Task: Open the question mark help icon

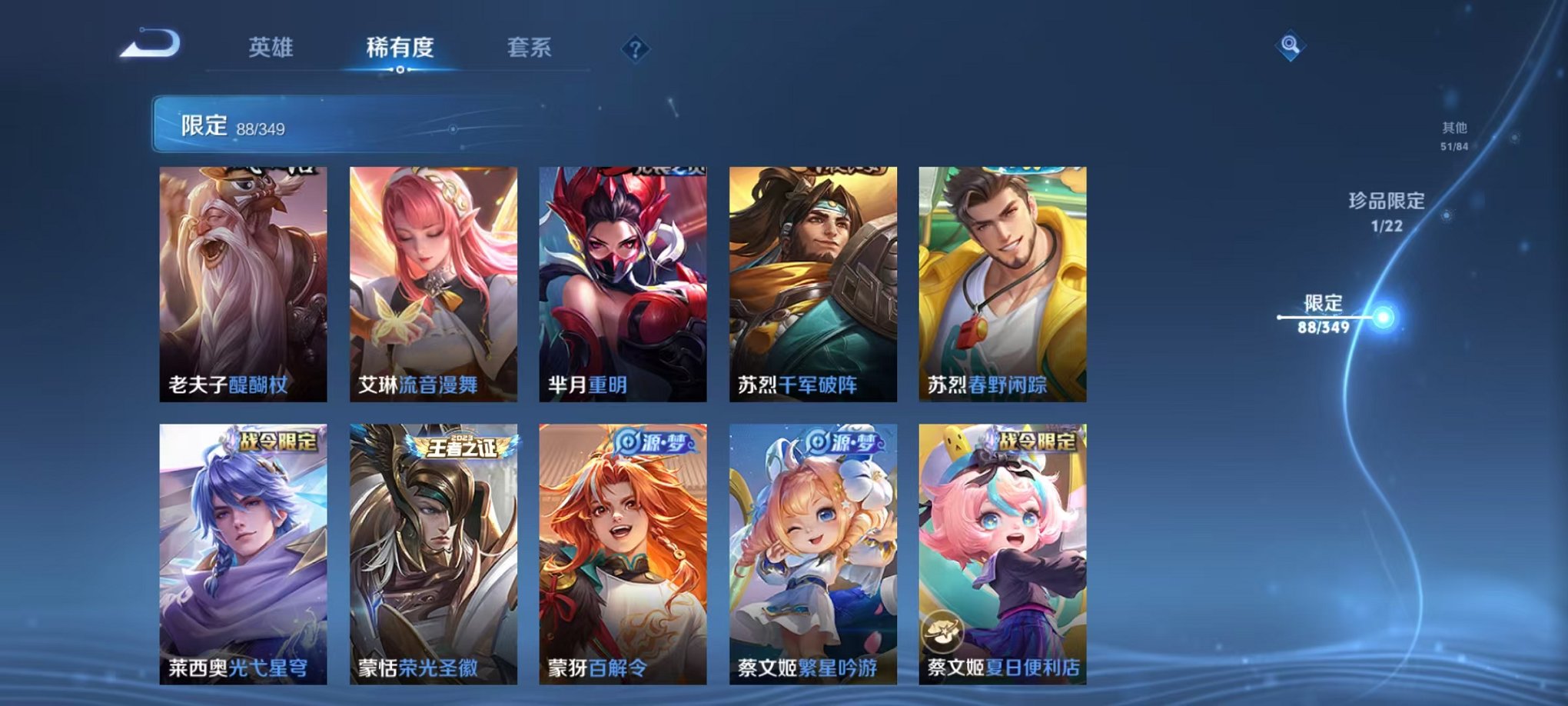Action: click(634, 50)
